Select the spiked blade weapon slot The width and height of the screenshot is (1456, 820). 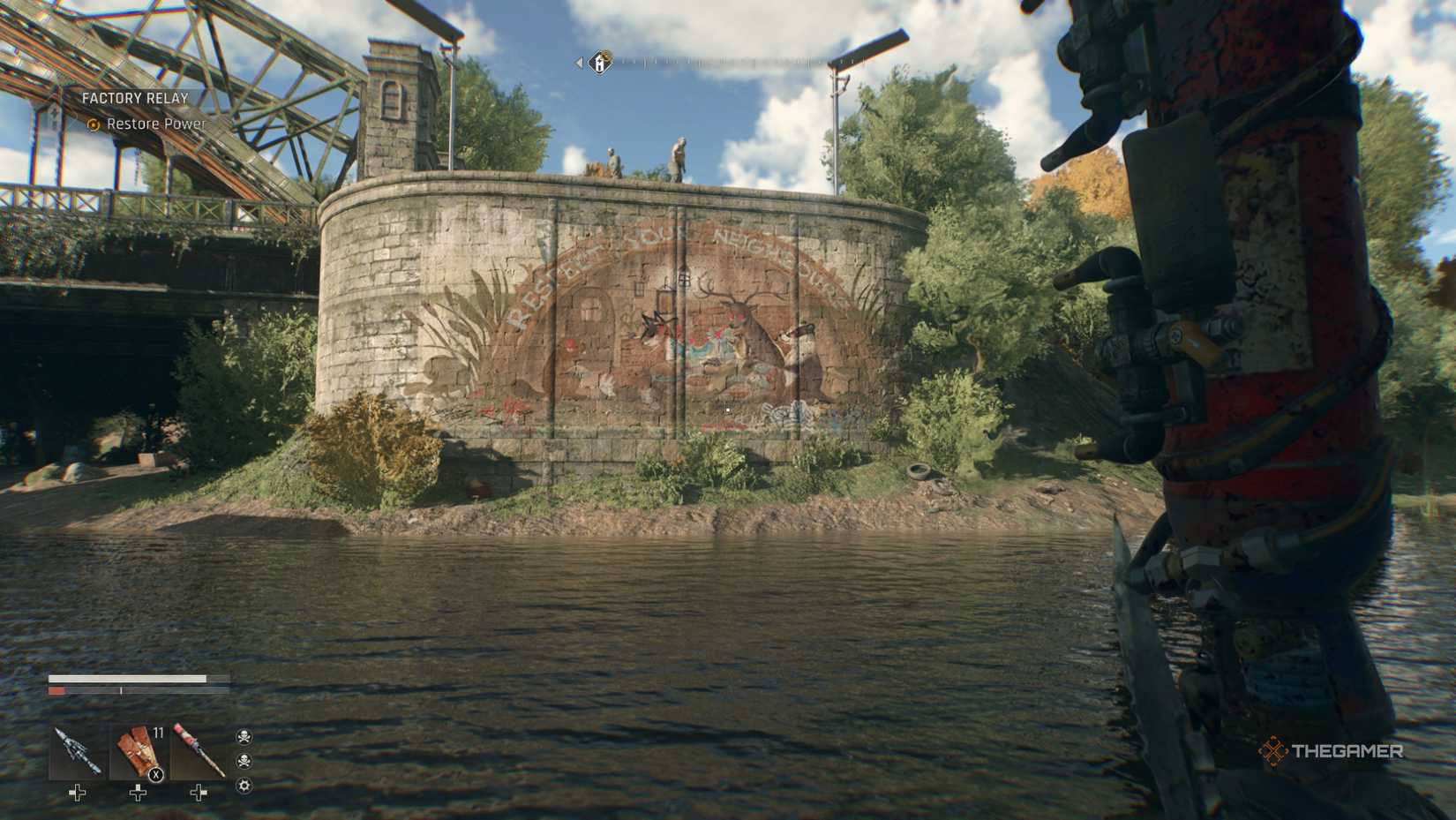[77, 752]
